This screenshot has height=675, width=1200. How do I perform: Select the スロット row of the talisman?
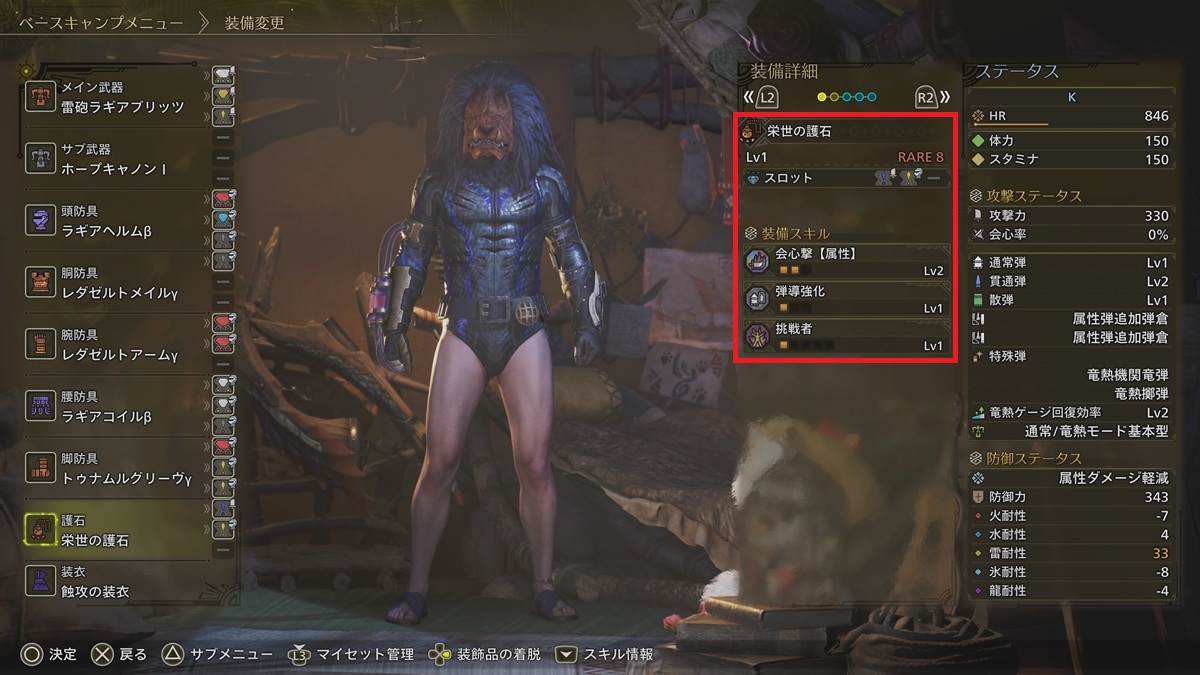coord(845,178)
